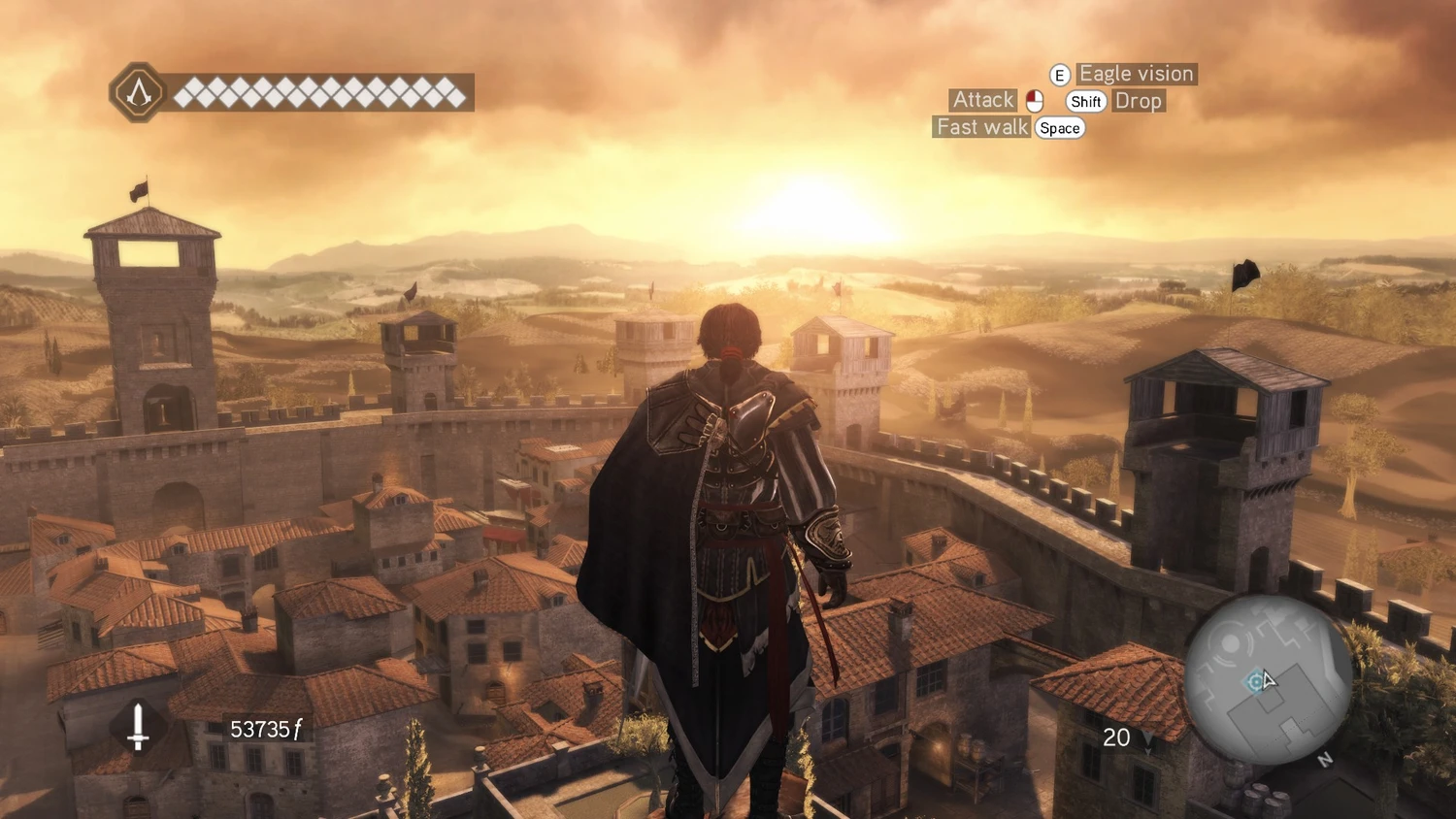Click the circular minimap
The width and height of the screenshot is (1456, 819).
pyautogui.click(x=1268, y=679)
